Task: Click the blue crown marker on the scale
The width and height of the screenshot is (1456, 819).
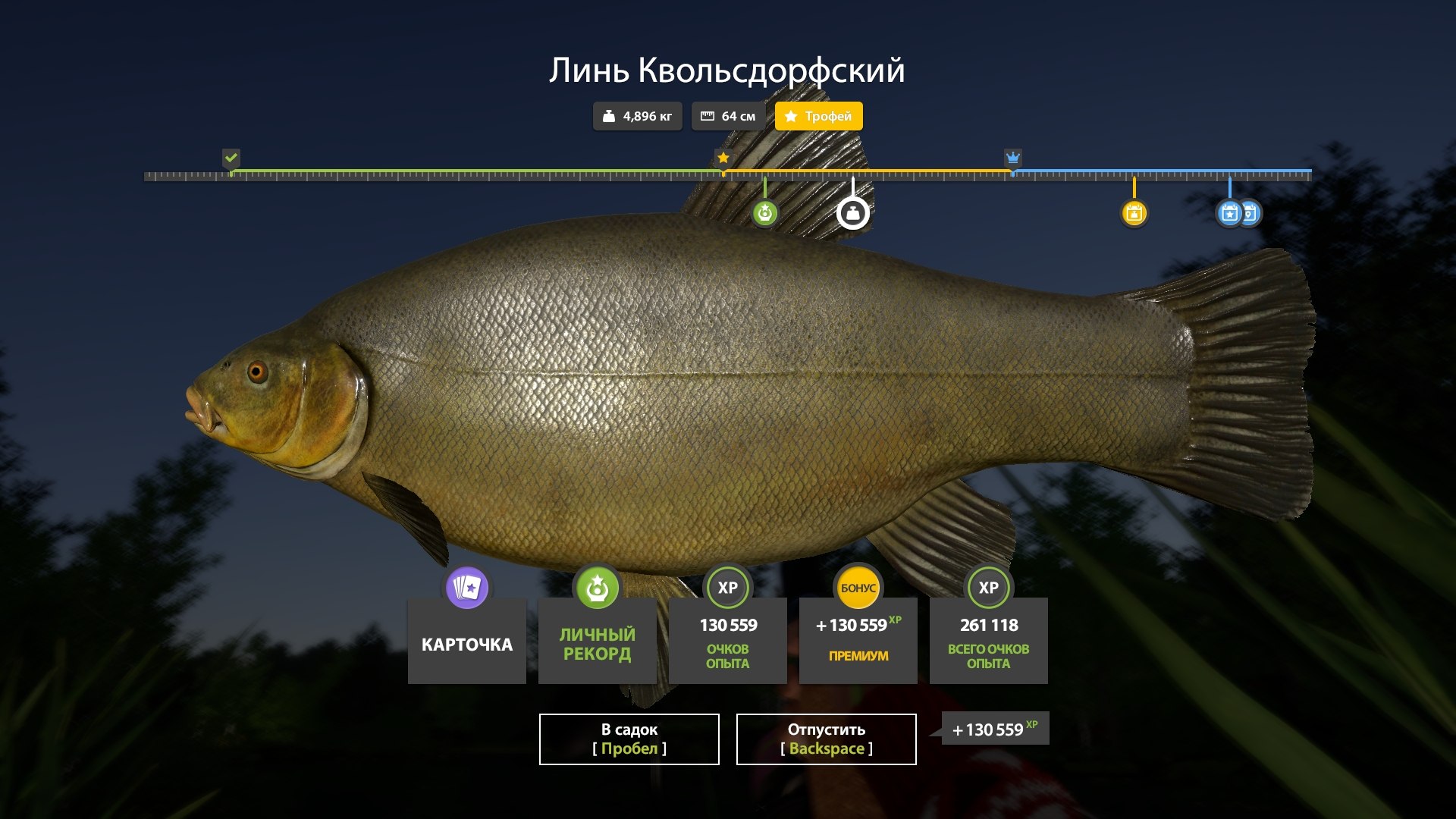Action: (1012, 158)
